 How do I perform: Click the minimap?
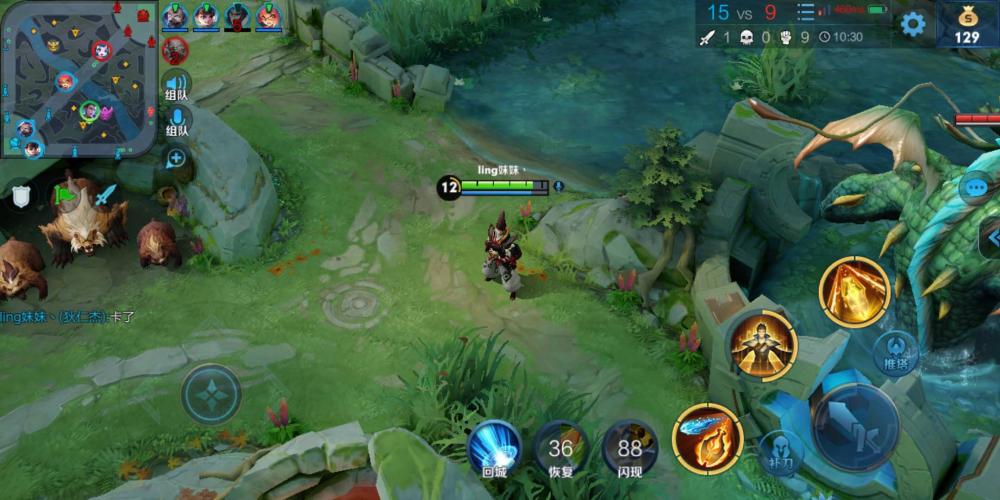(78, 79)
